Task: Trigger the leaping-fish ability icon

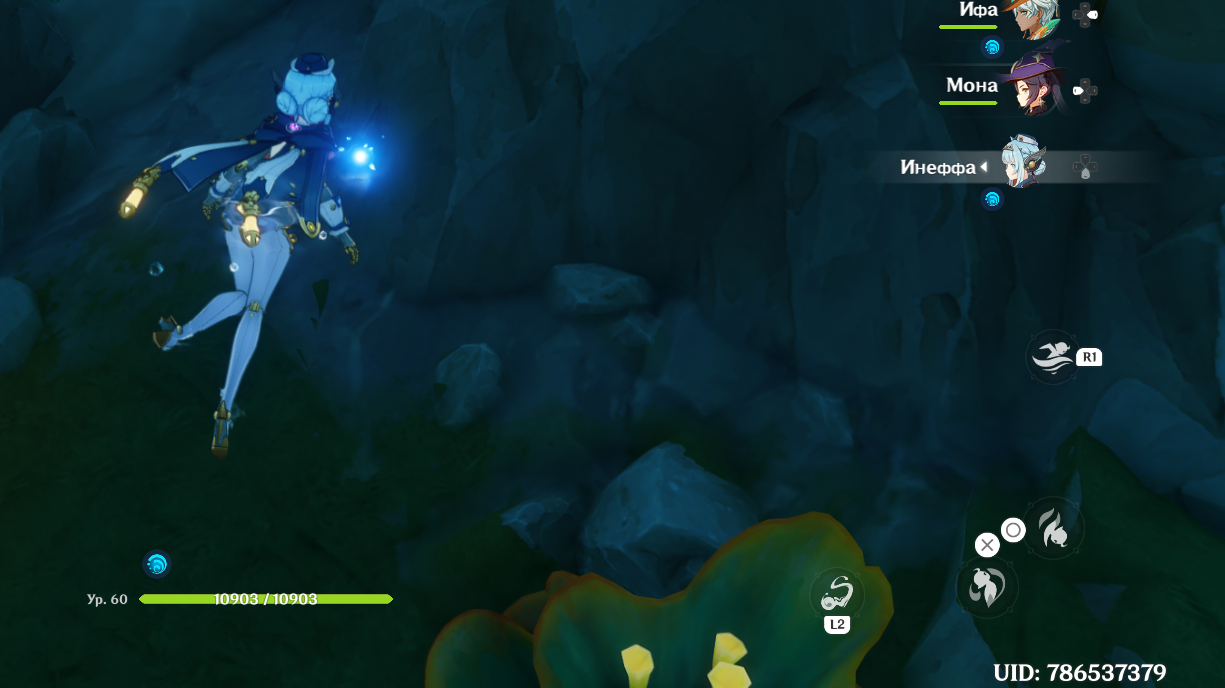Action: coord(987,587)
